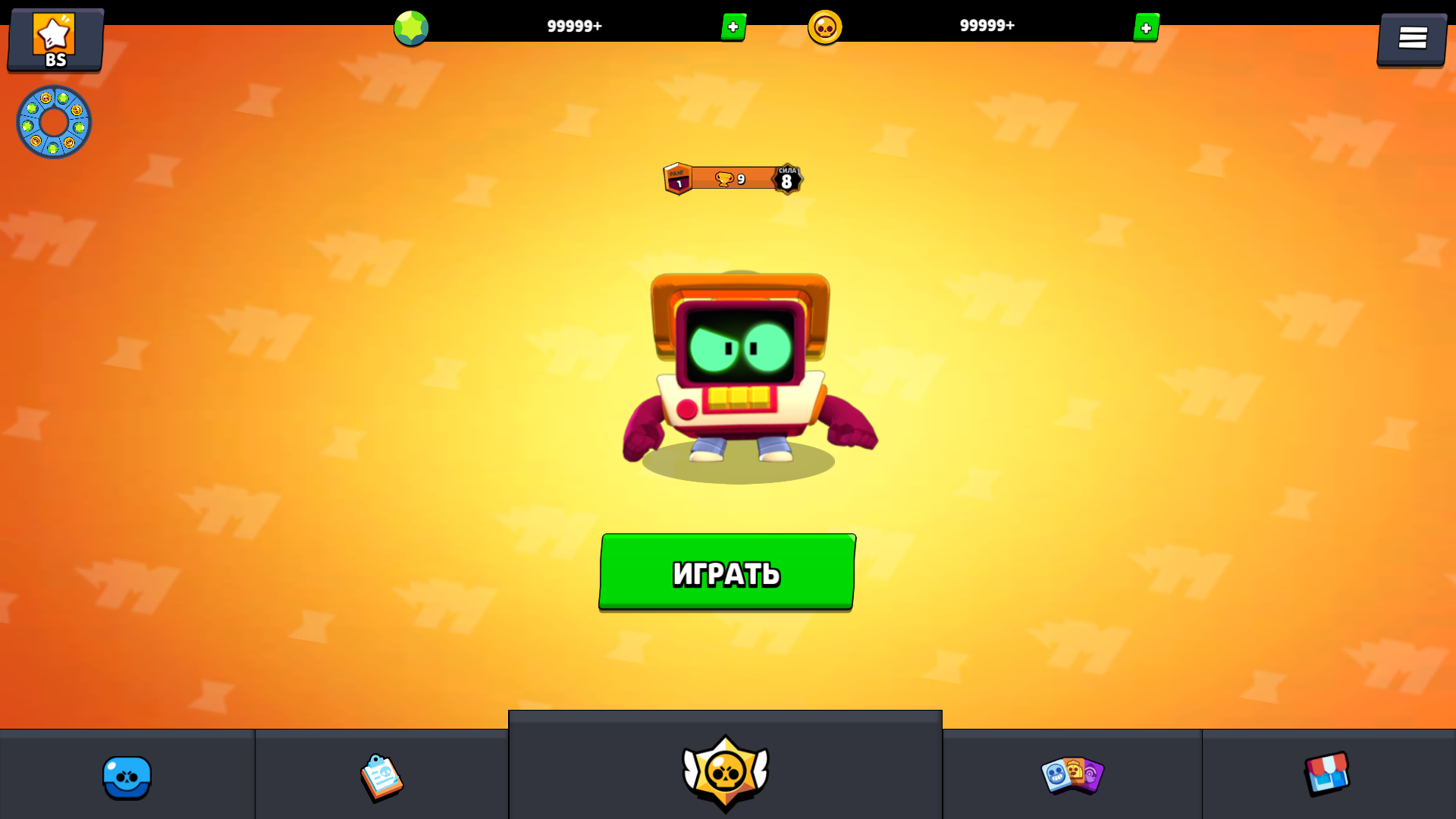Open the player profile badge labeled BS

tap(55, 39)
